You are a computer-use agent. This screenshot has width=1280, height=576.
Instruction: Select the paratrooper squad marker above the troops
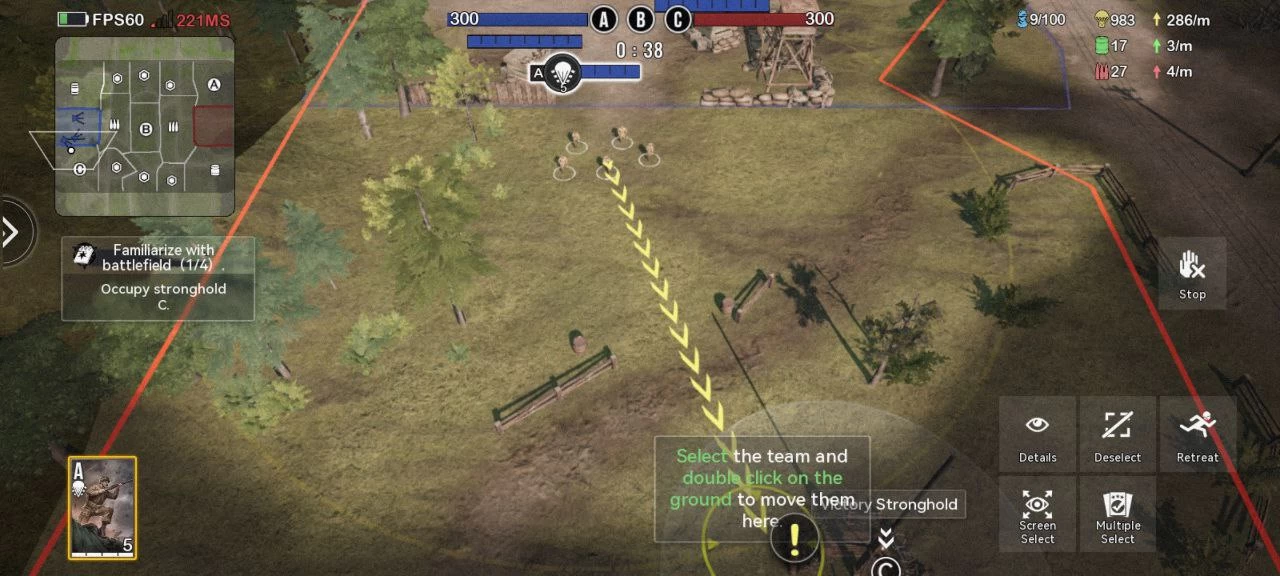[563, 73]
